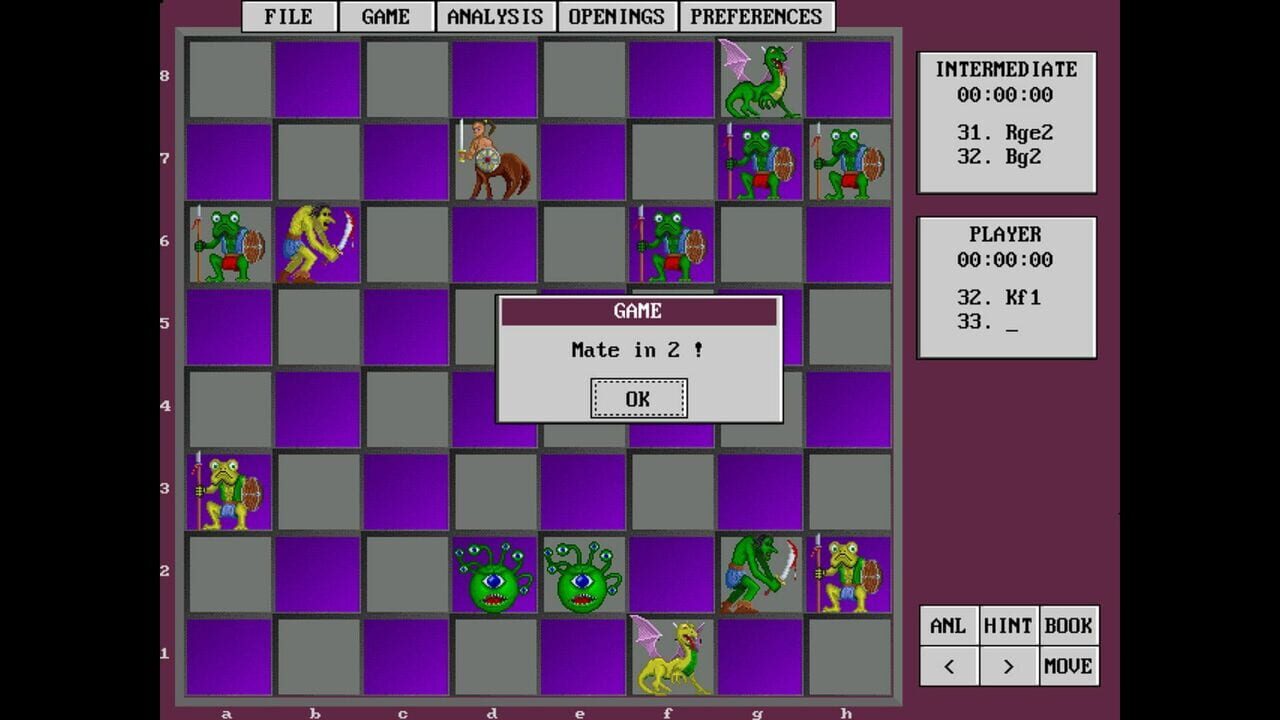
Task: Toggle the ANL analysis mode
Action: (948, 624)
